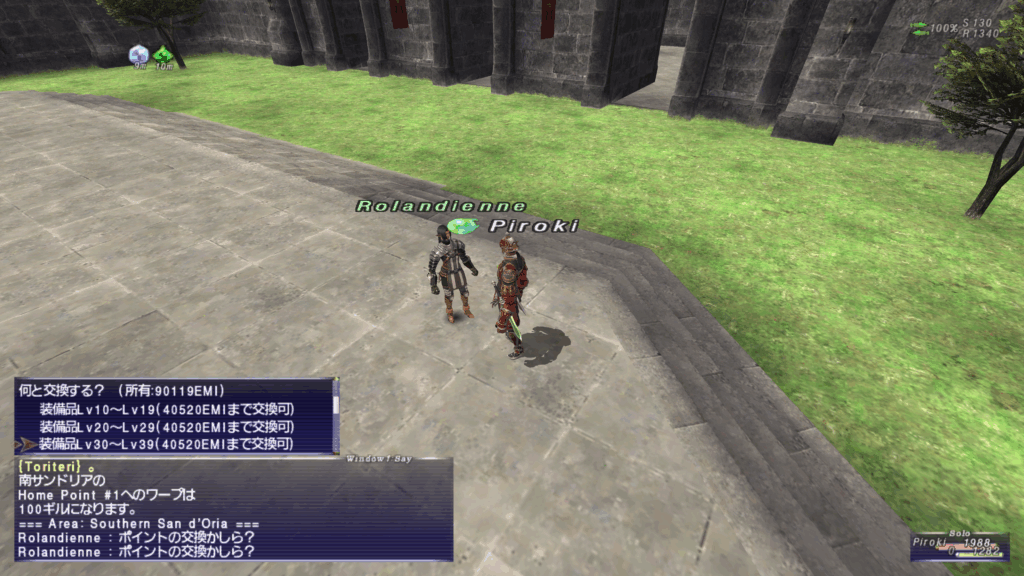
Task: Click the exchange menu scrollbar
Action: click(x=336, y=415)
